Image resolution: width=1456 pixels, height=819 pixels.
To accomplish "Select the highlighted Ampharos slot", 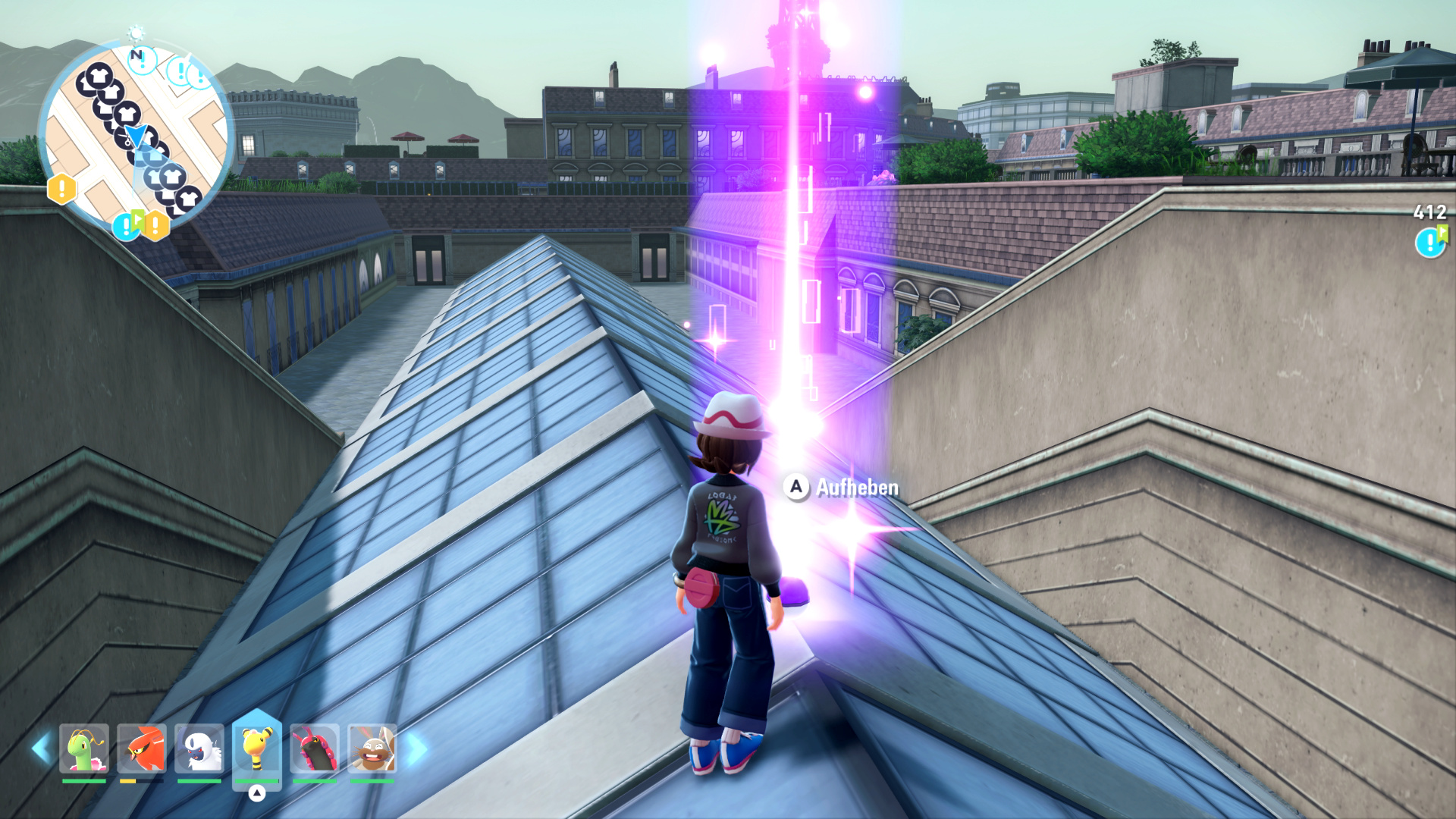I will pyautogui.click(x=257, y=748).
